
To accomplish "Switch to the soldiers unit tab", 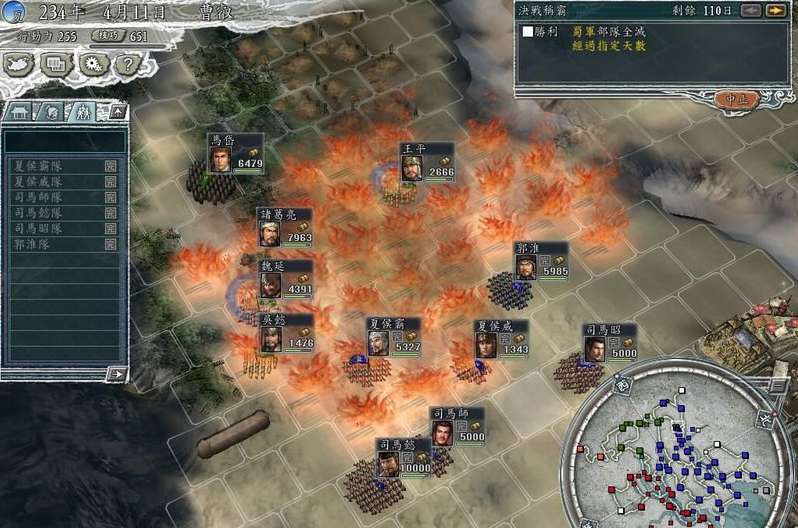I will pos(84,112).
